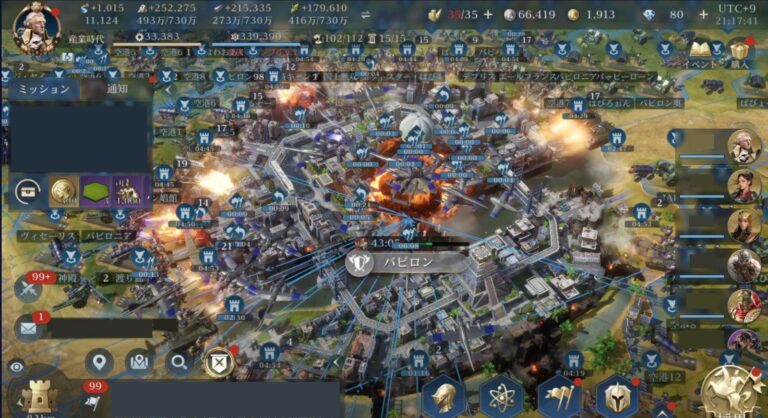Click the location pin button
The image size is (768, 418).
point(98,362)
